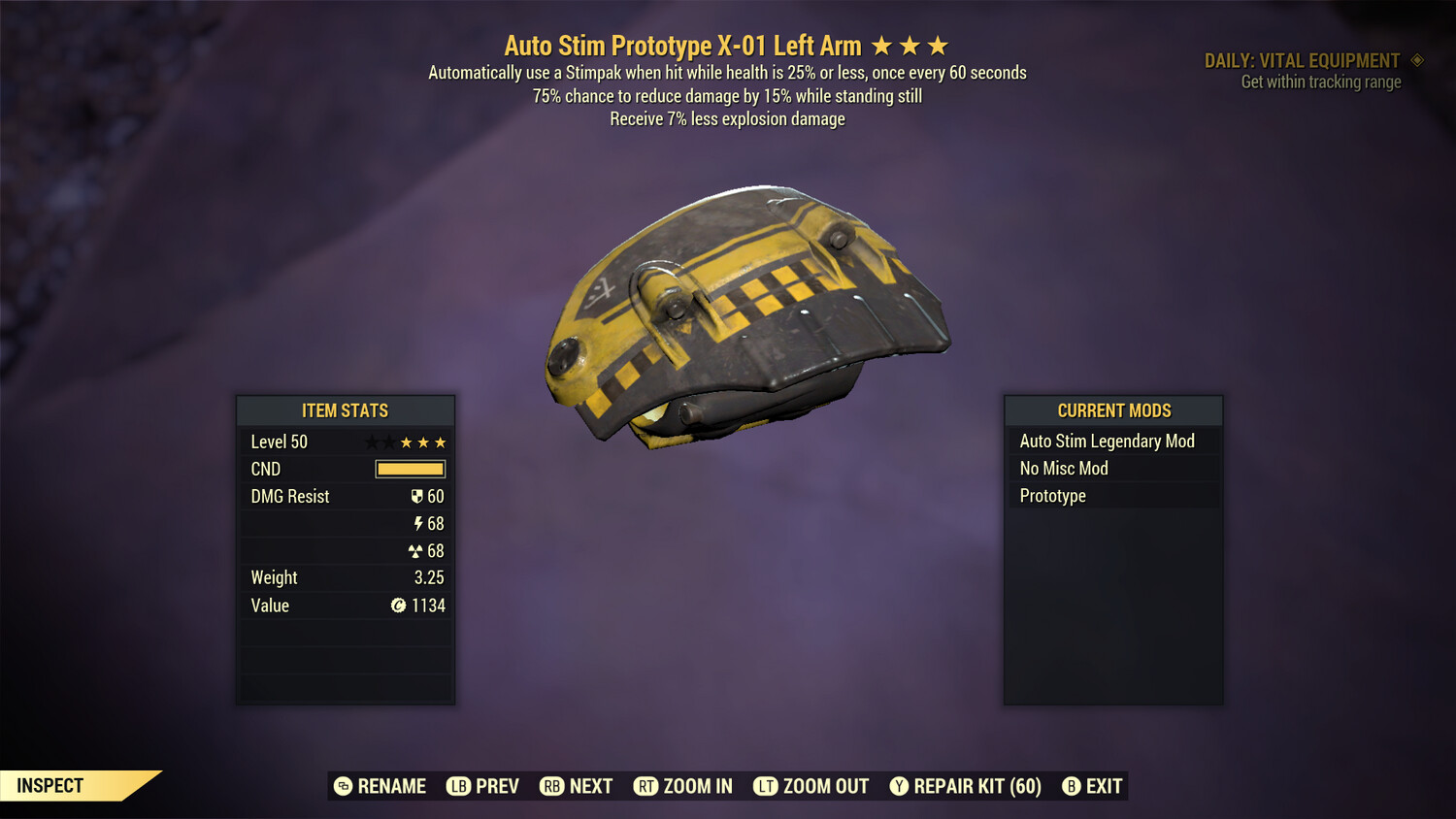The height and width of the screenshot is (819, 1456).
Task: Click the B button icon next to Exit
Action: click(x=1072, y=786)
